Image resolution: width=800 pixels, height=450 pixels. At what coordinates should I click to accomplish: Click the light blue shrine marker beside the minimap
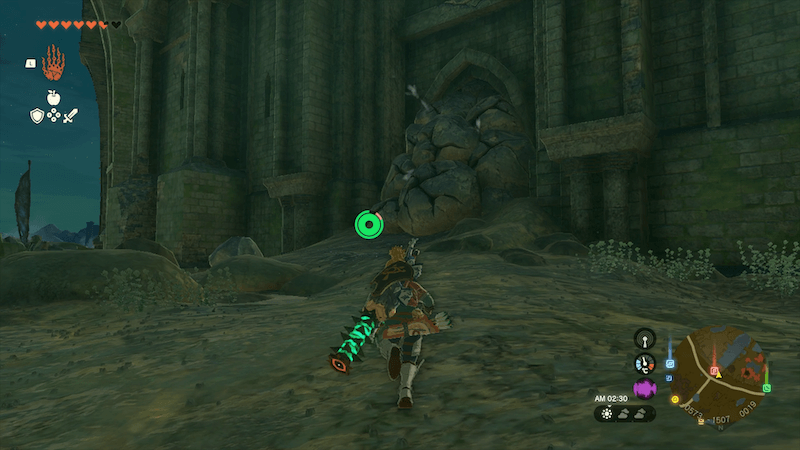pos(669,364)
